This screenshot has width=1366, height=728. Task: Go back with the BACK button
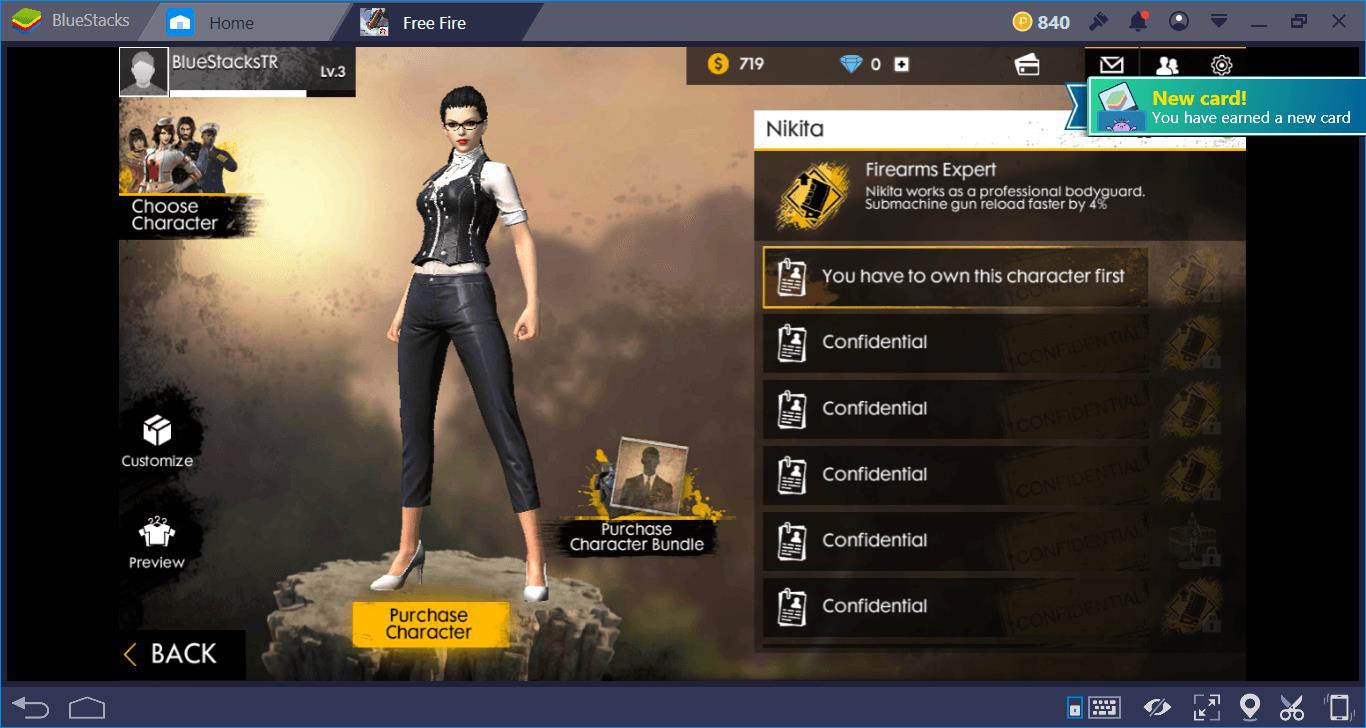coord(170,654)
